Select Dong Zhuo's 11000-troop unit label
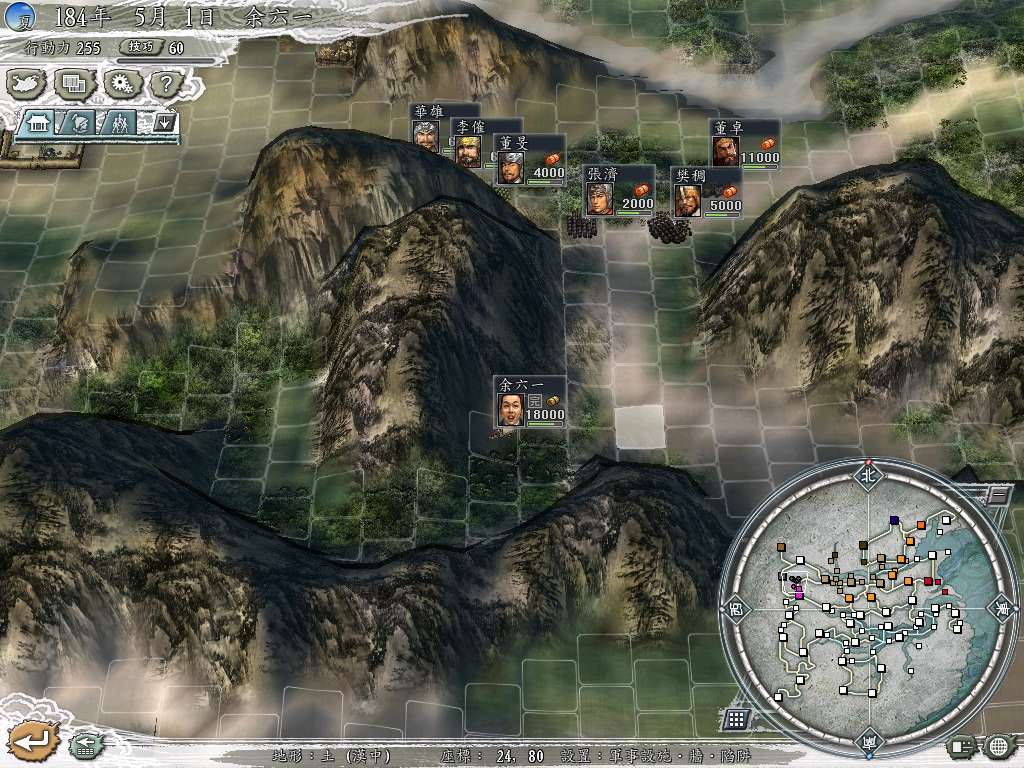1024x768 pixels. click(x=745, y=145)
